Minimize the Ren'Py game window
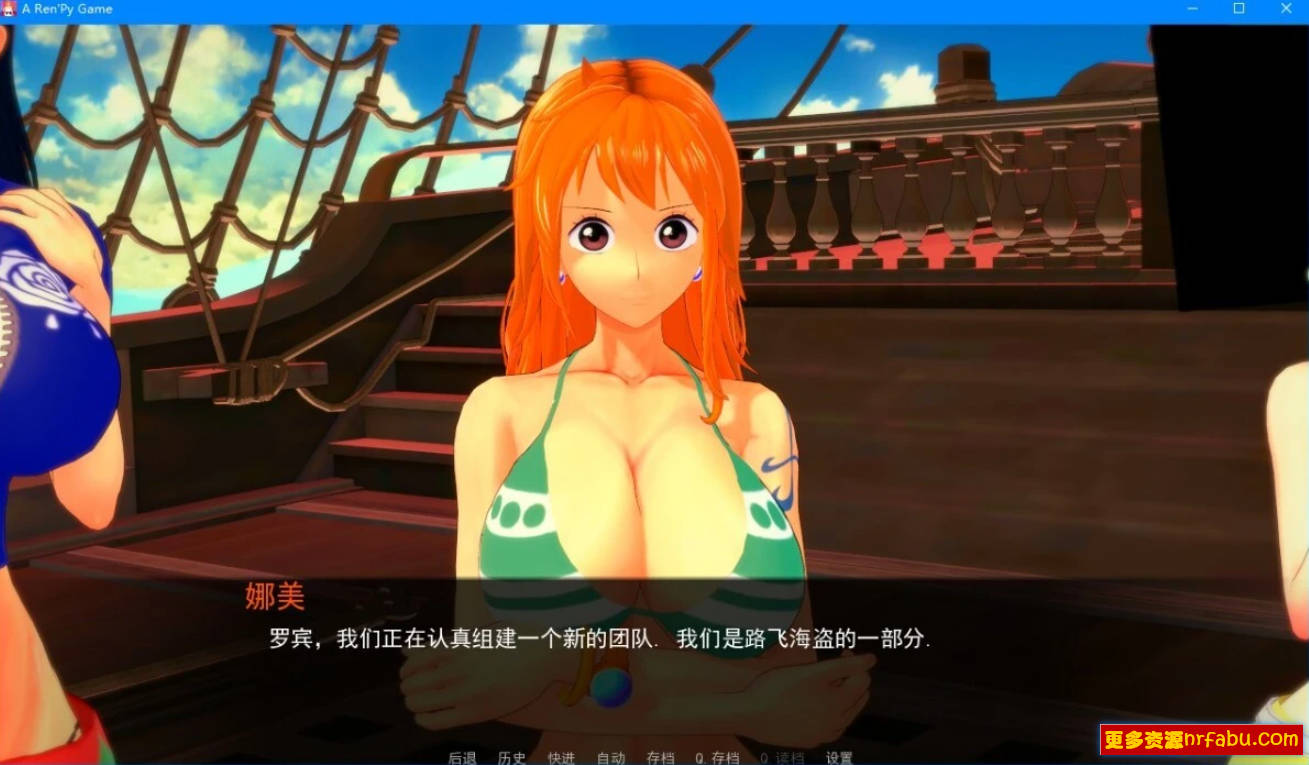This screenshot has height=765, width=1309. (x=1191, y=9)
